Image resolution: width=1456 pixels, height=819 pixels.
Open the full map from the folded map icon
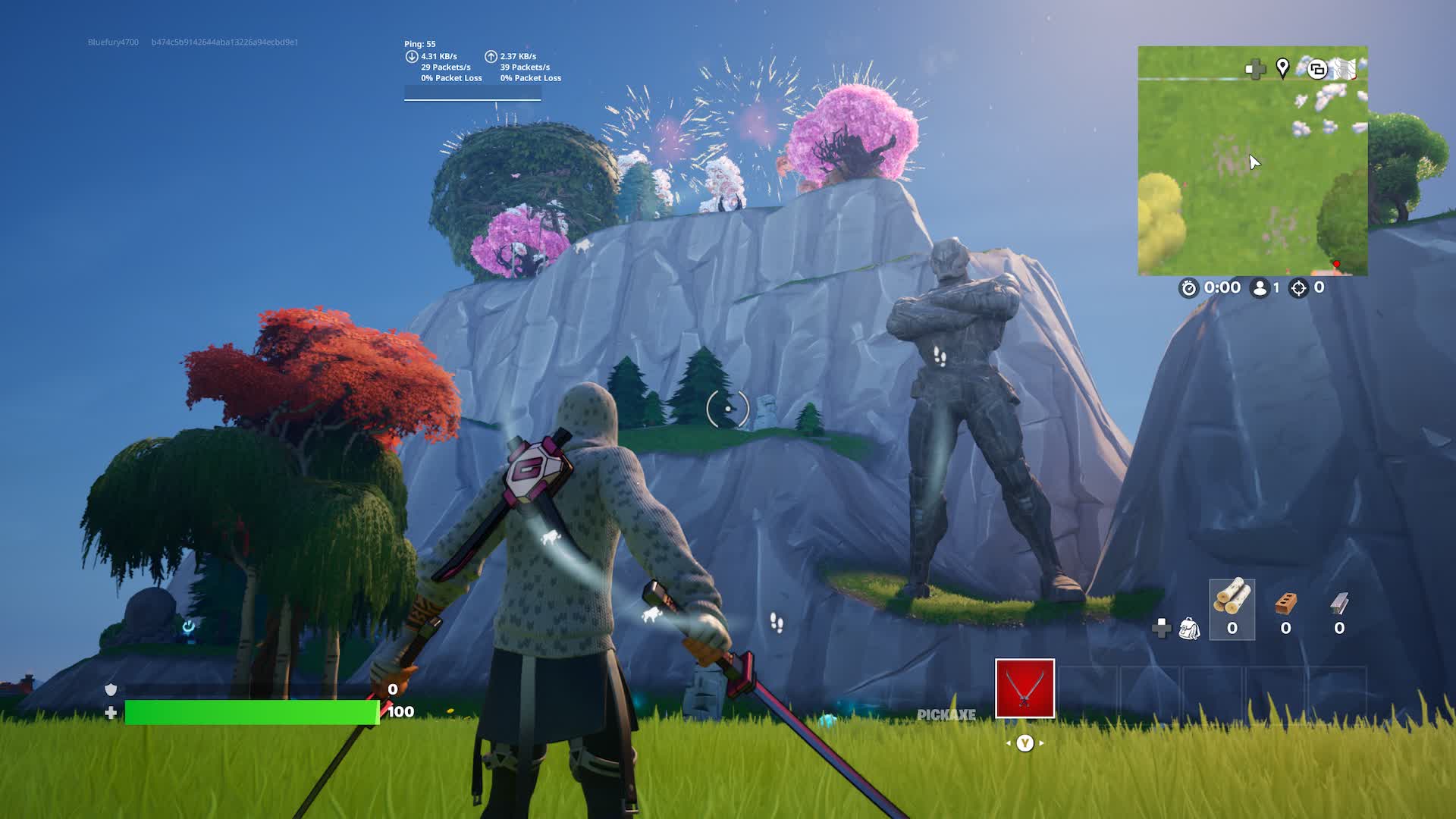coord(1345,68)
